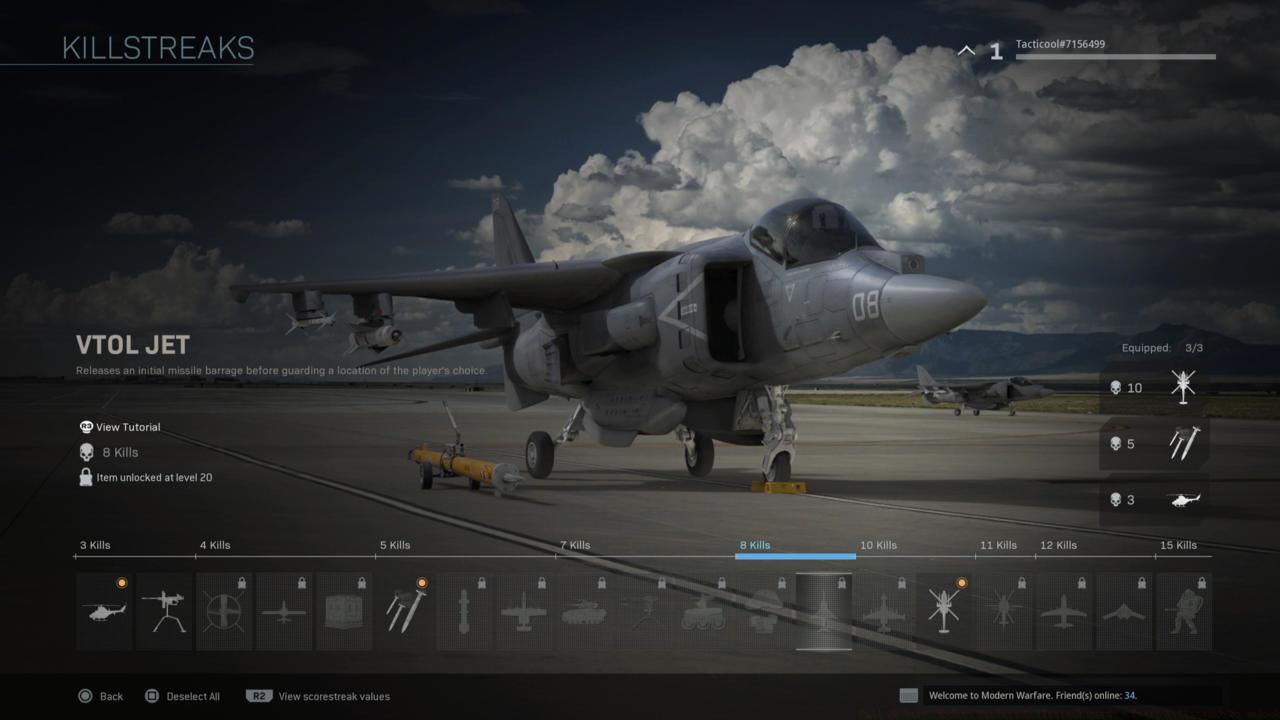Click the Care Package crate icon
Viewport: 1280px width, 720px height.
point(344,610)
